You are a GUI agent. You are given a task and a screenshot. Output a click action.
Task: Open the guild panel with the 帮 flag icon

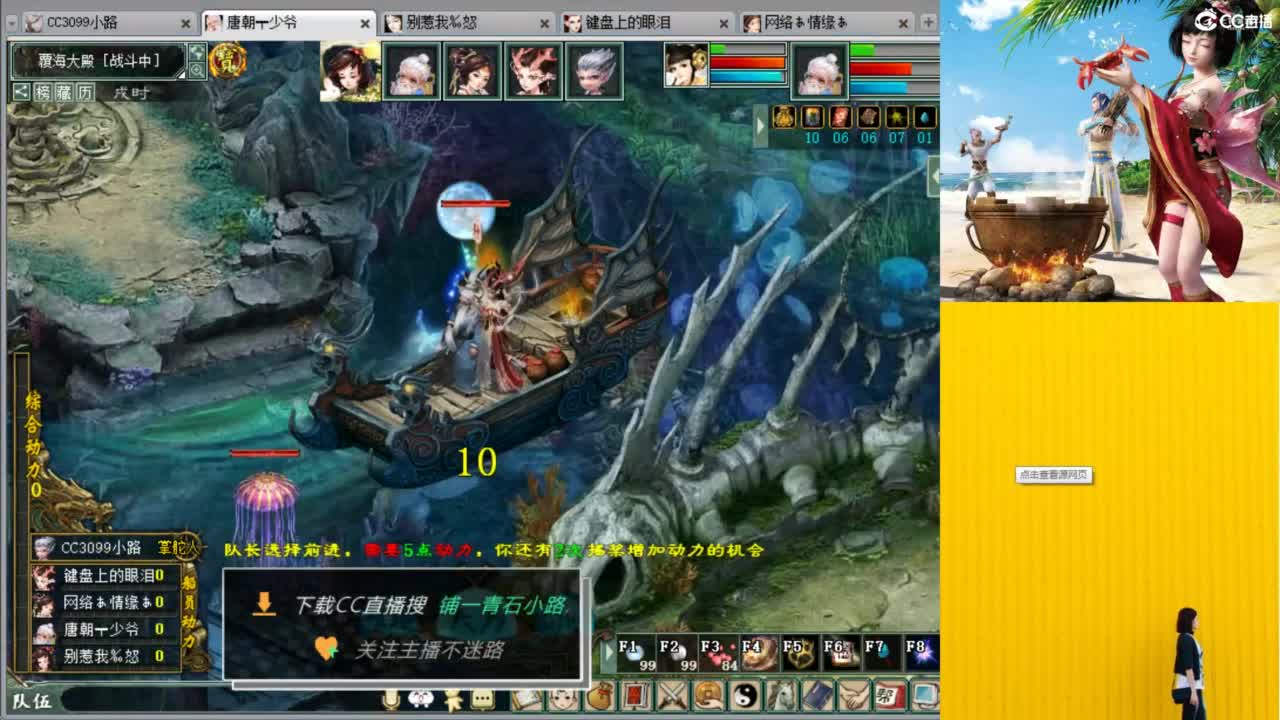pyautogui.click(x=890, y=696)
